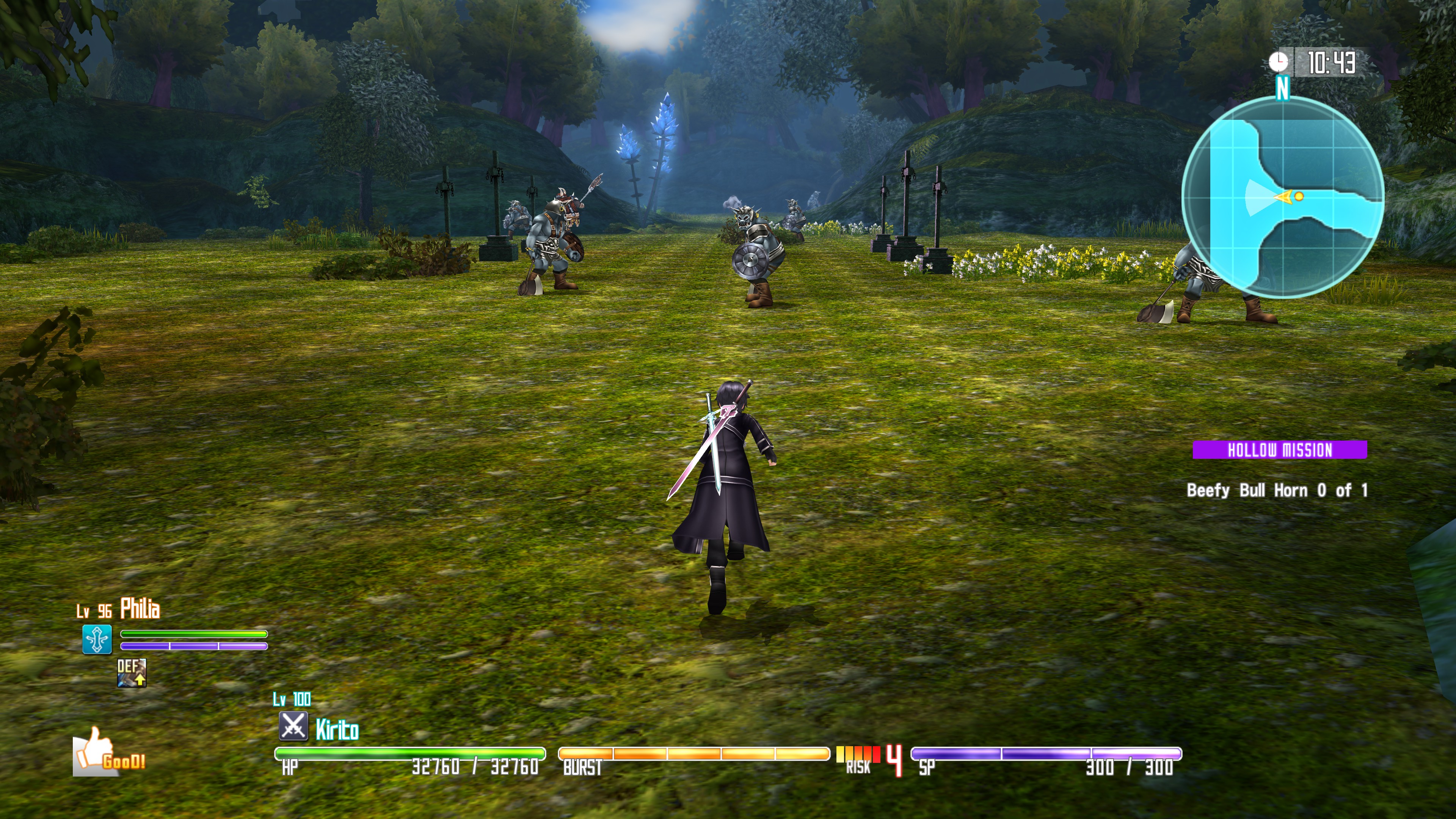This screenshot has height=819, width=1456.
Task: Click Philia's DEF up buff icon
Action: 132,673
